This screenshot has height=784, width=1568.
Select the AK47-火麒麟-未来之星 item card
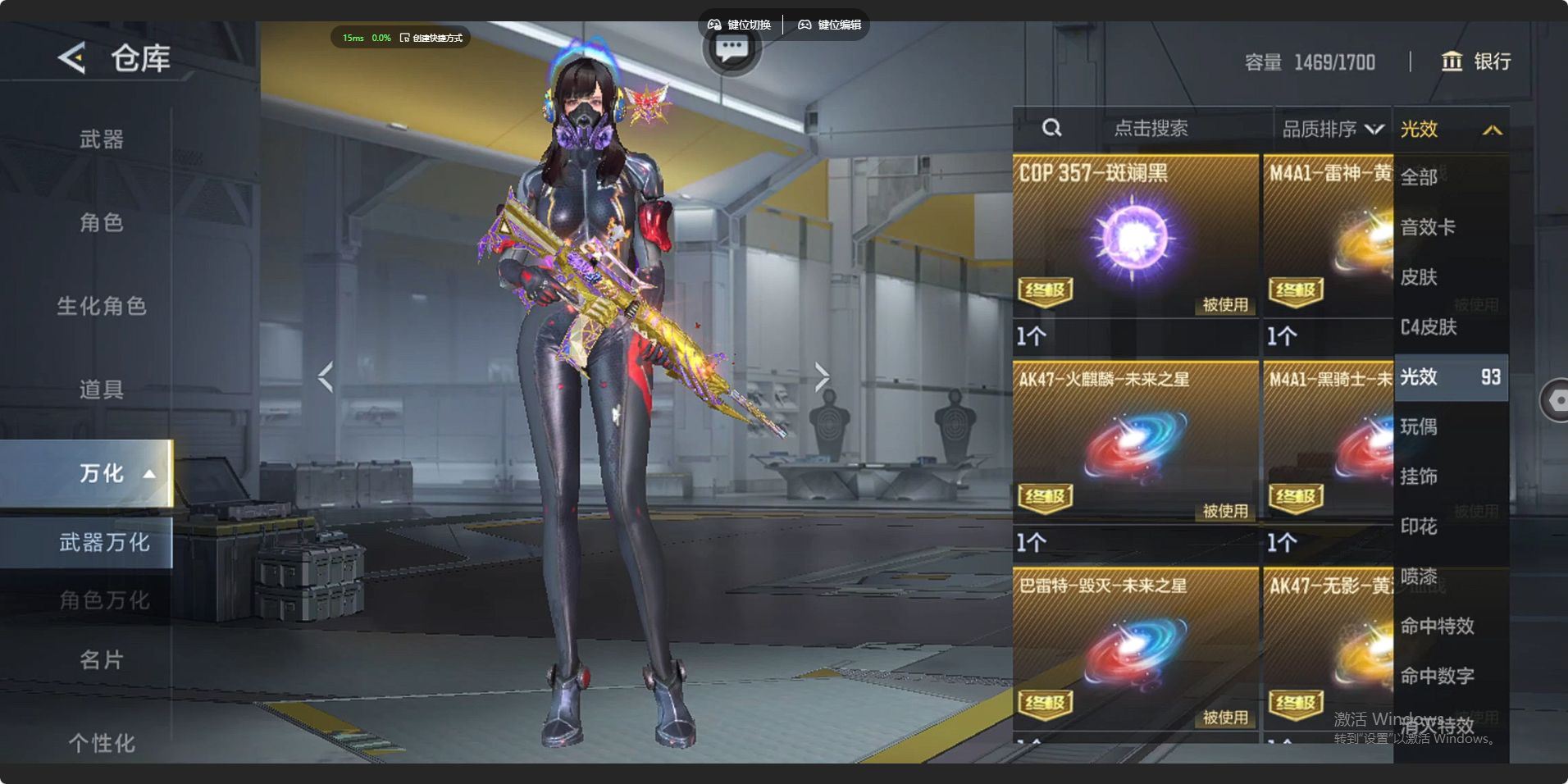click(1135, 443)
